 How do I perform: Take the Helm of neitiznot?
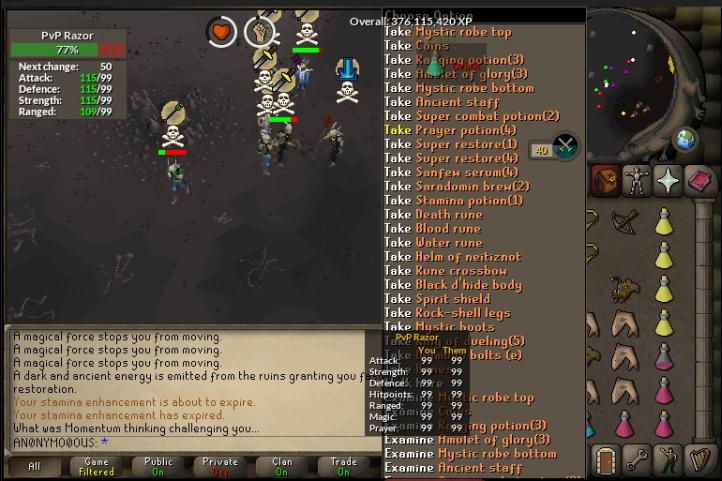click(453, 257)
